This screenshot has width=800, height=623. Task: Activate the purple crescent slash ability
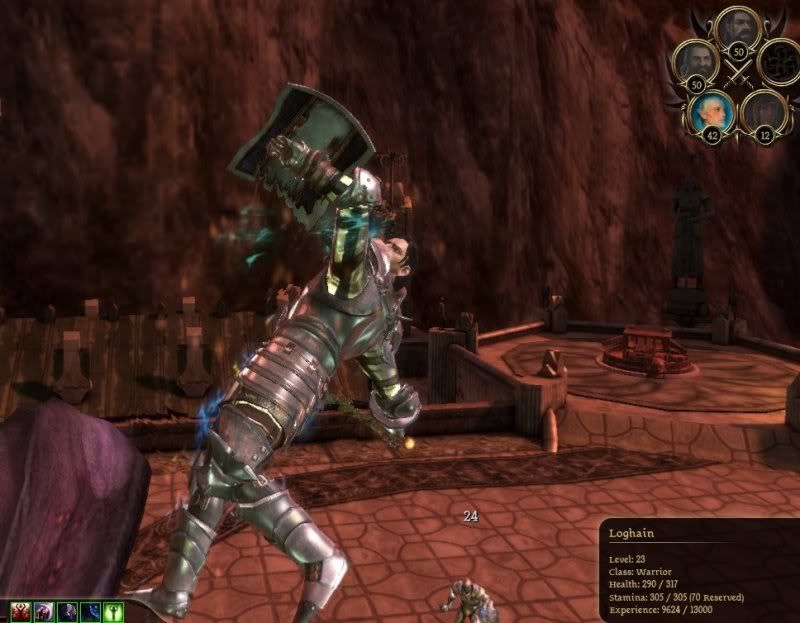pos(44,611)
